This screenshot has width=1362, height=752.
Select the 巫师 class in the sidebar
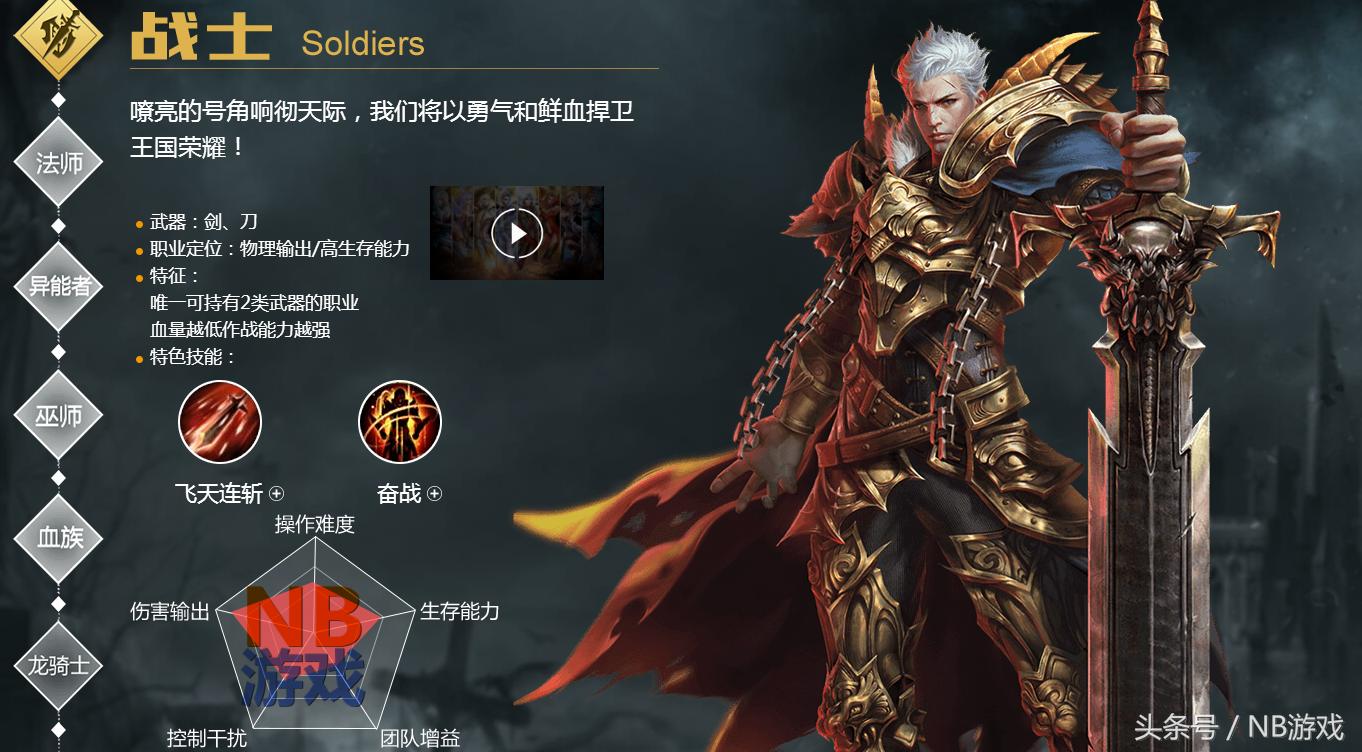58,412
